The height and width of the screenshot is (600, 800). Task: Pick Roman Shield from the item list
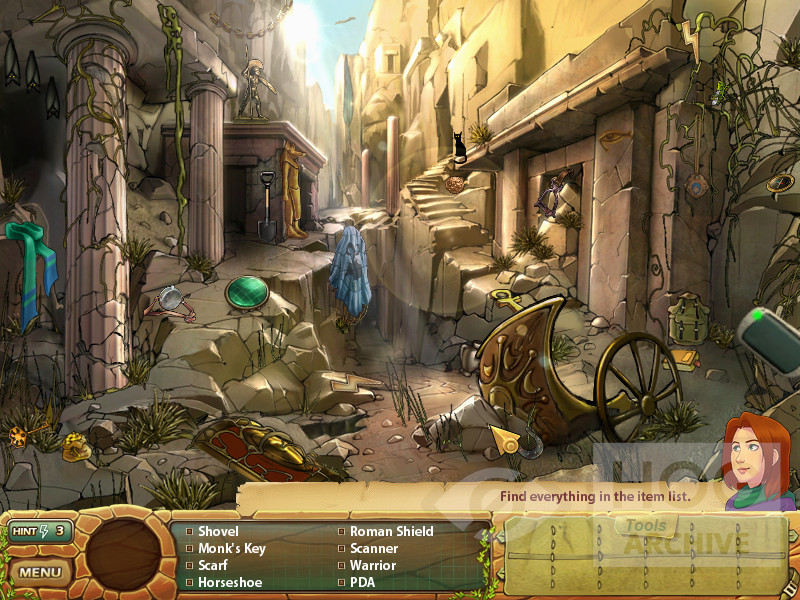coord(391,532)
